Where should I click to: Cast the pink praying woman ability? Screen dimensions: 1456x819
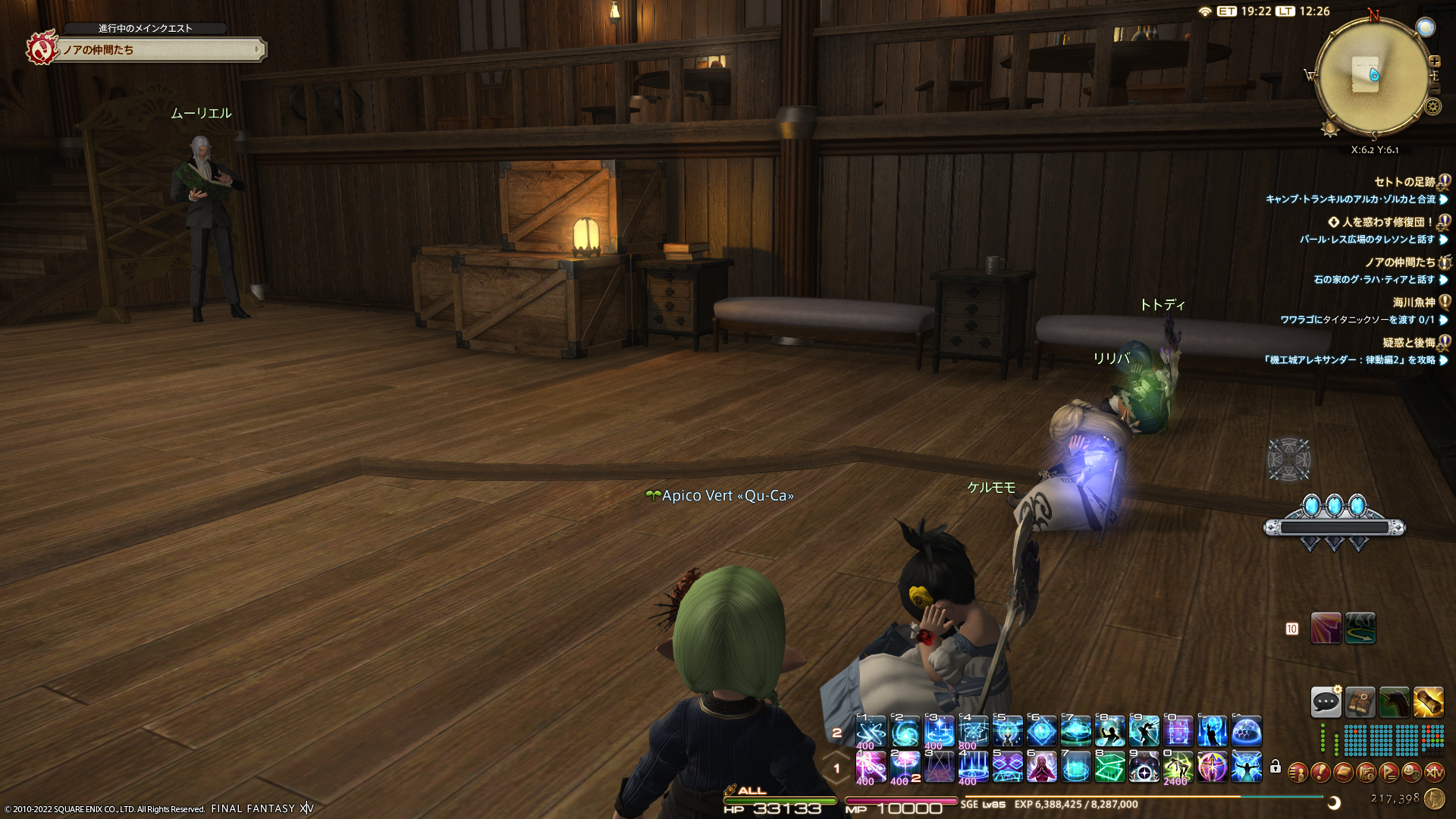(x=1041, y=767)
